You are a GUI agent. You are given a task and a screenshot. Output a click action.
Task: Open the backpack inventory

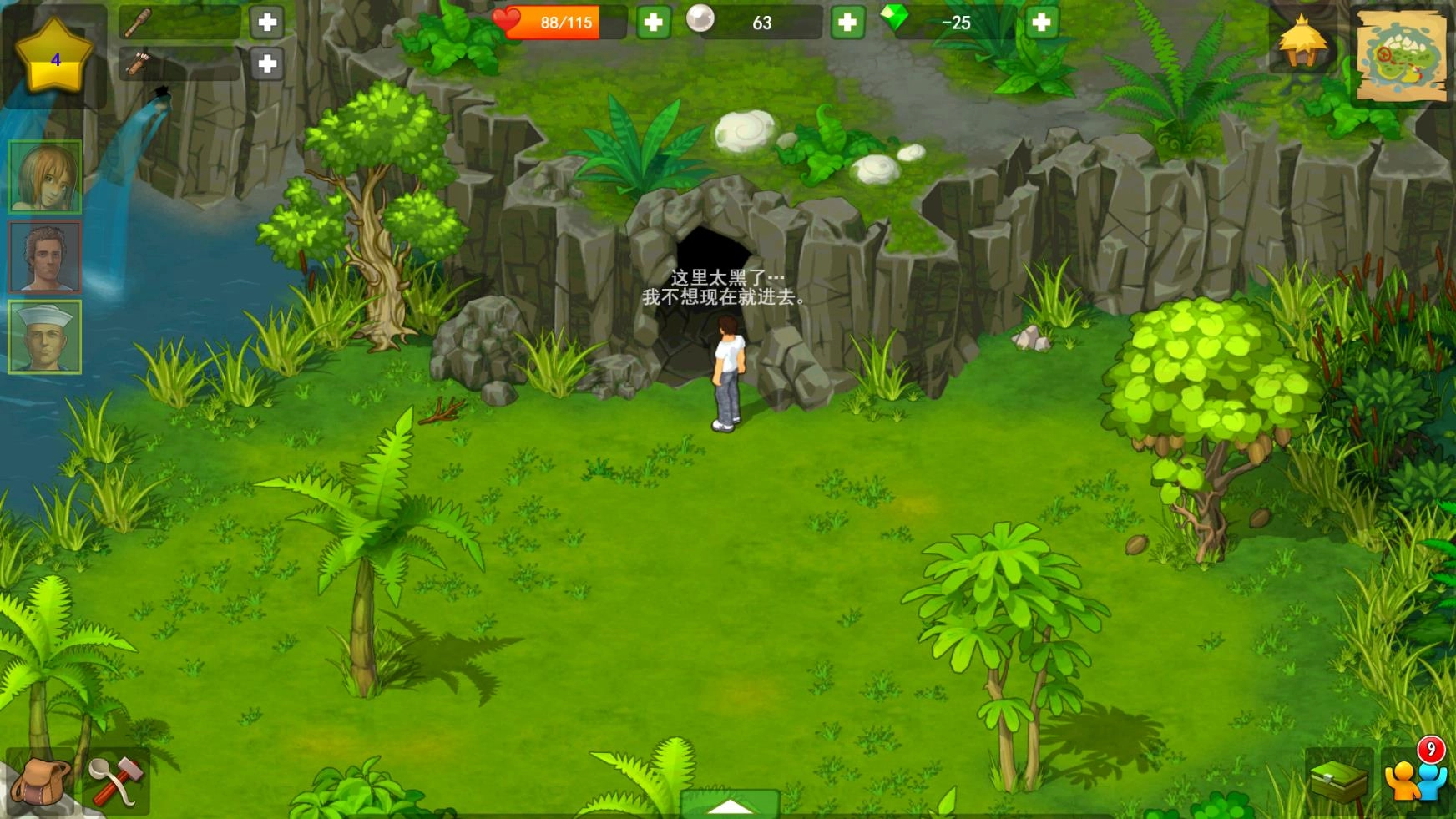coord(40,783)
